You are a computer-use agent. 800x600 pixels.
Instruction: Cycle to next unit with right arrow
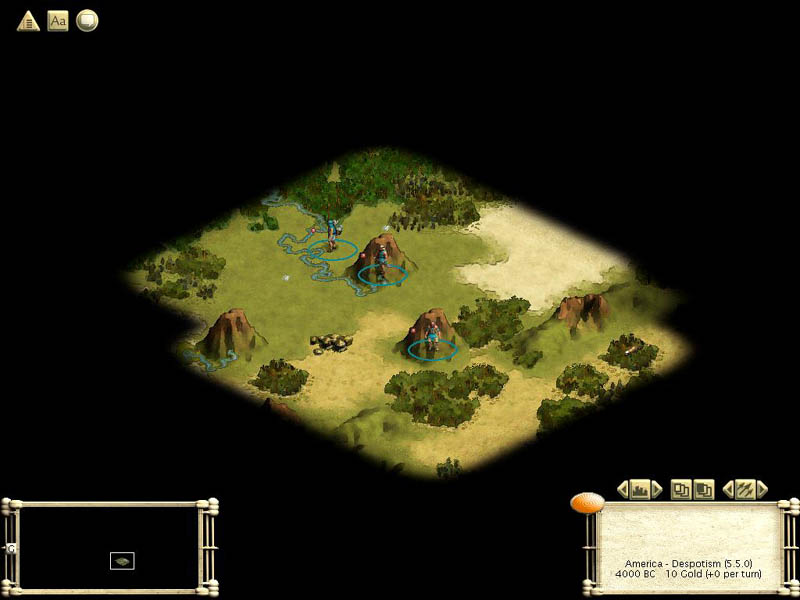pyautogui.click(x=762, y=489)
